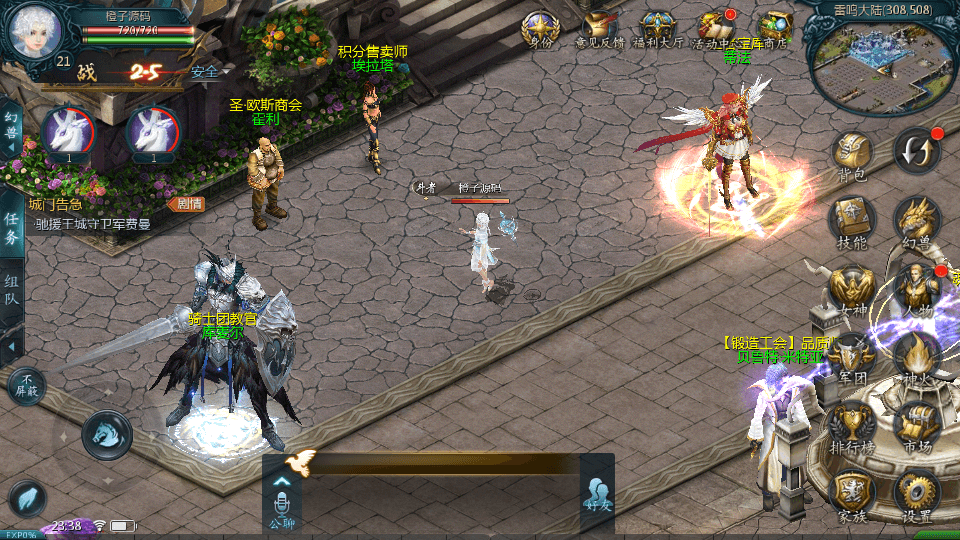Viewport: 960px width, 540px height.
Task: Open the 人物 character sheet
Action: pyautogui.click(x=916, y=291)
